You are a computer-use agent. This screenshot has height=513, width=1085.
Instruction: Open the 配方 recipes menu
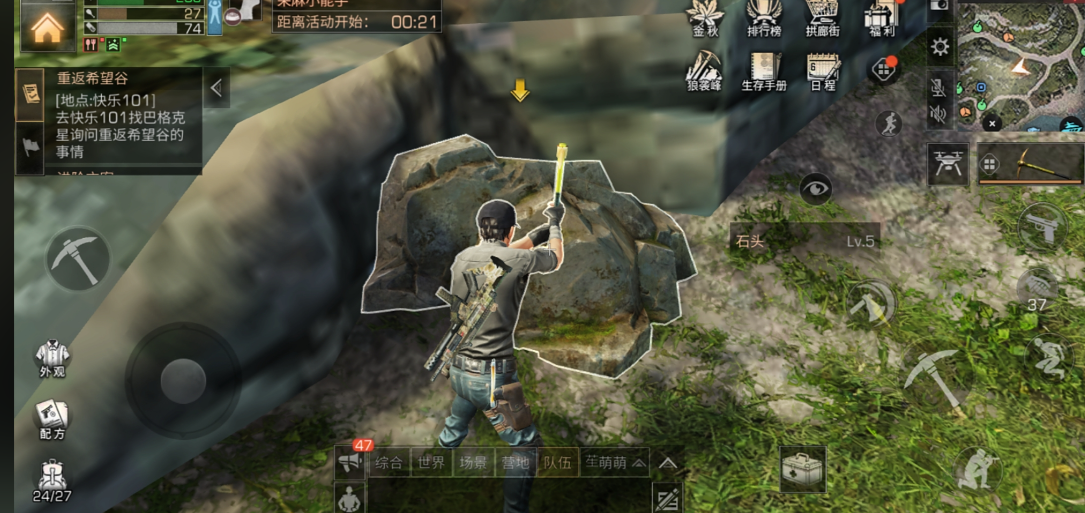click(52, 418)
